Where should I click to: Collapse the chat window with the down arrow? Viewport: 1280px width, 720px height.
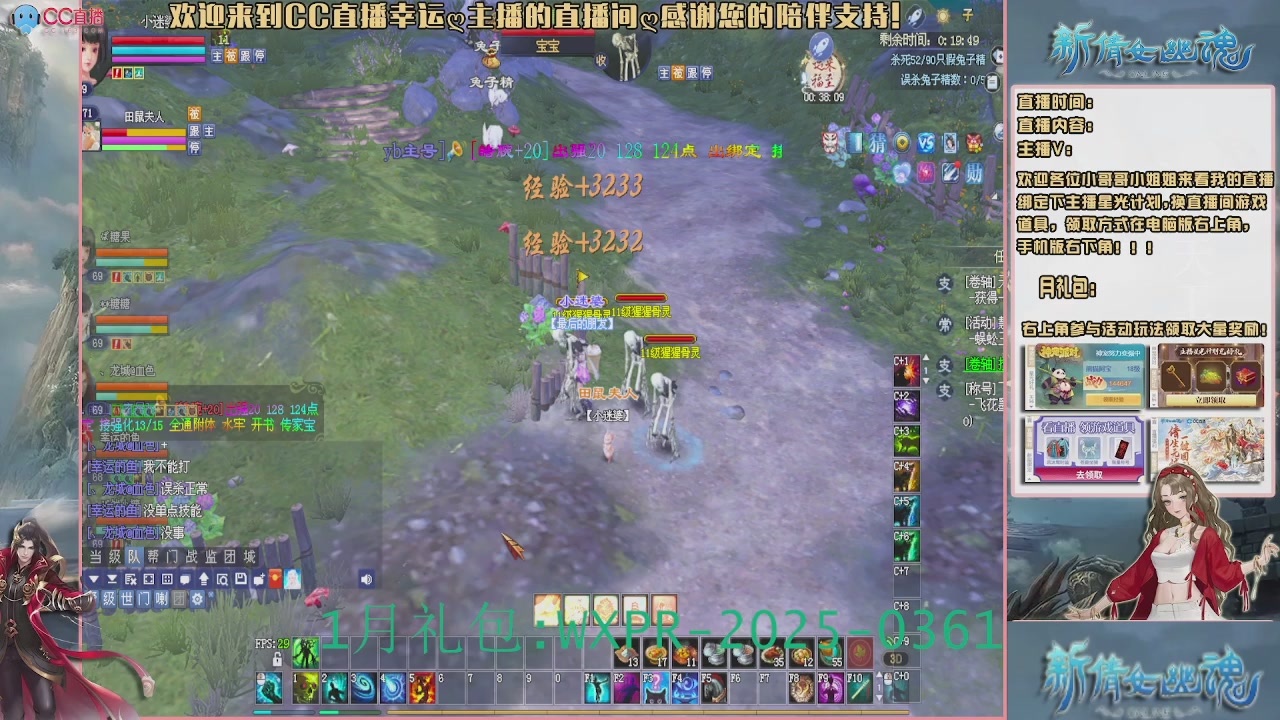pyautogui.click(x=94, y=579)
